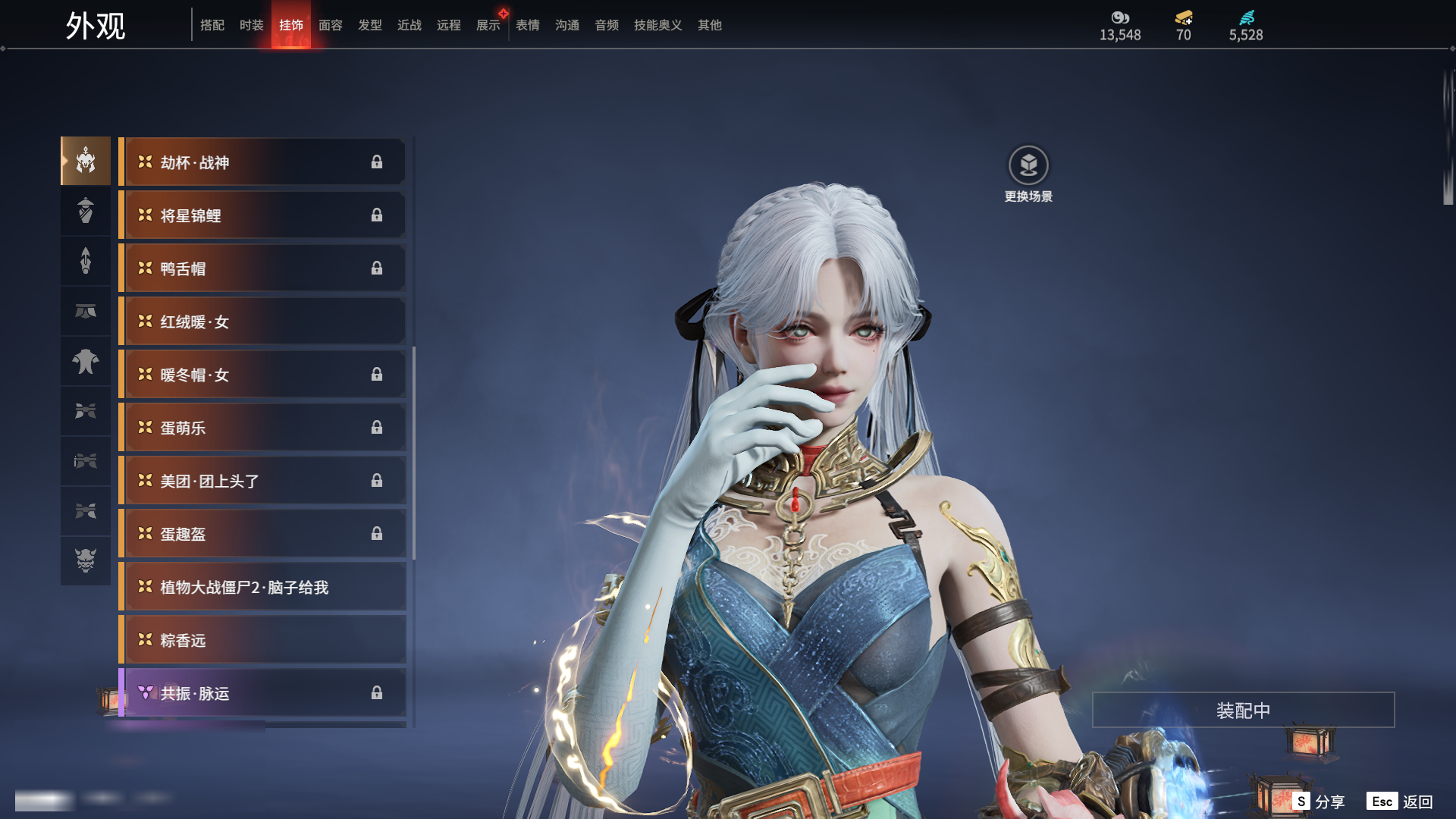Open the 技能奥义 tab

tap(657, 25)
